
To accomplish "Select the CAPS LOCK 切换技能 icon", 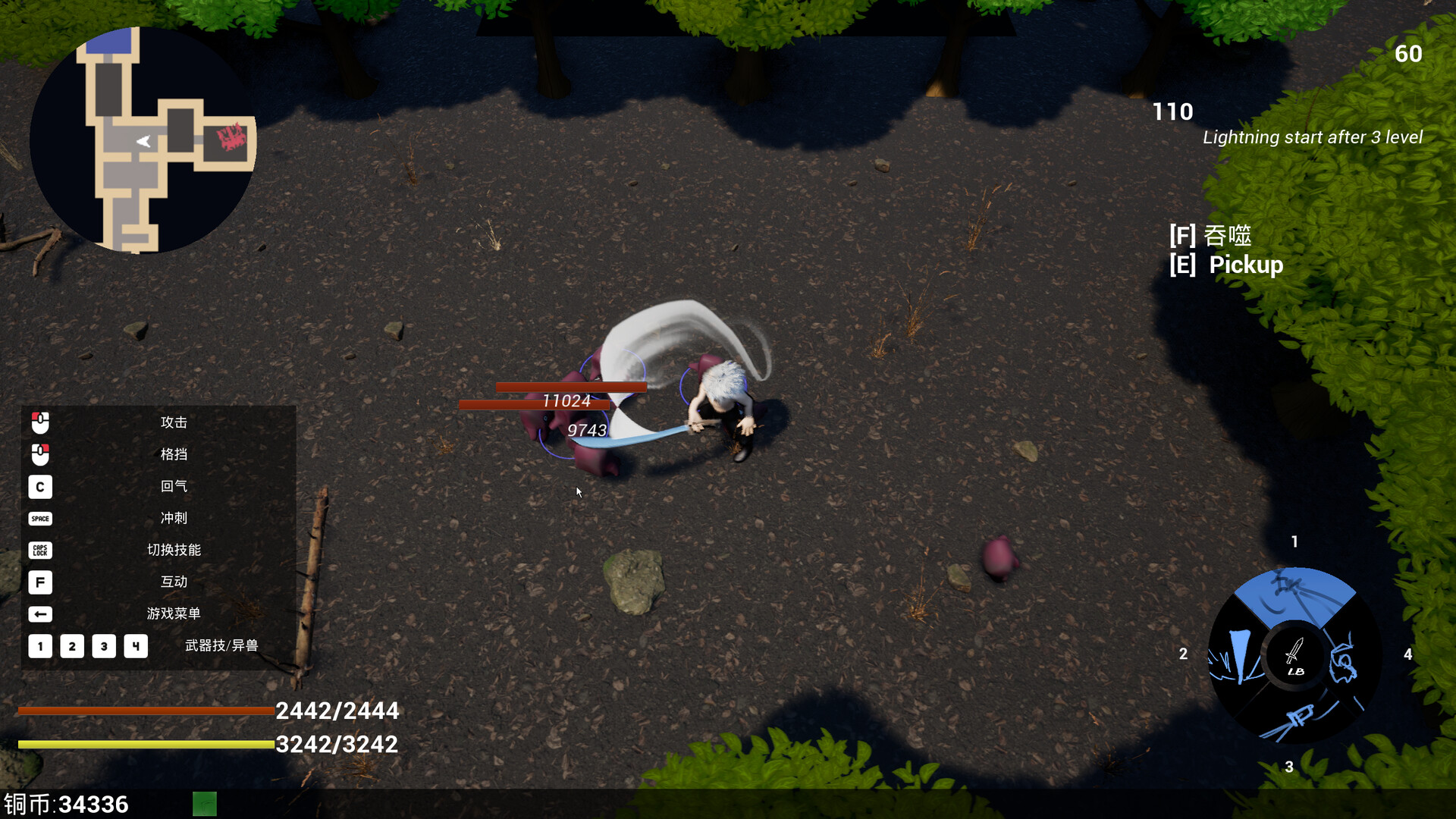I will [x=40, y=551].
